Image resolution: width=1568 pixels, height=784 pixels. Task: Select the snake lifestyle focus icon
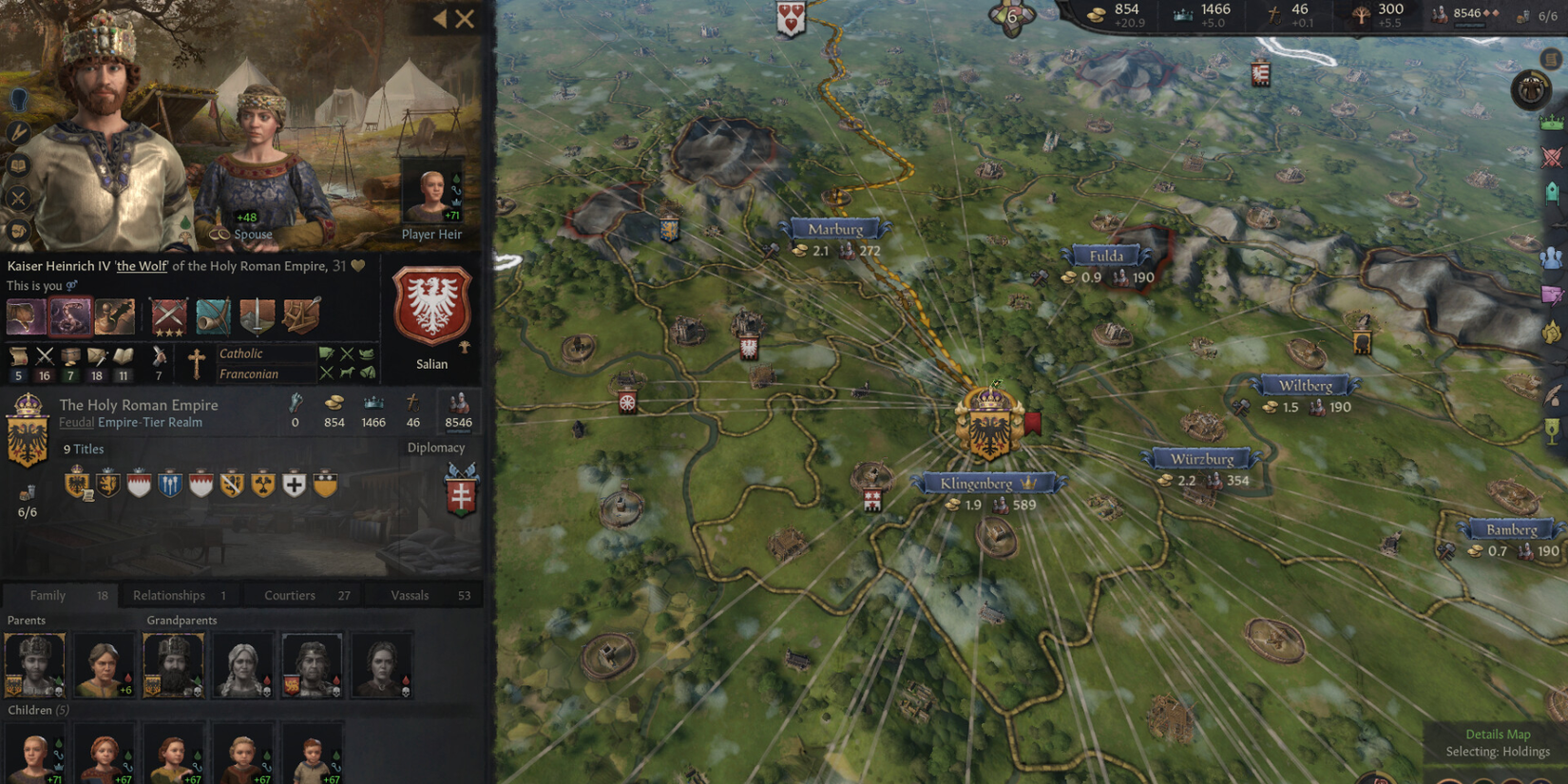click(70, 316)
